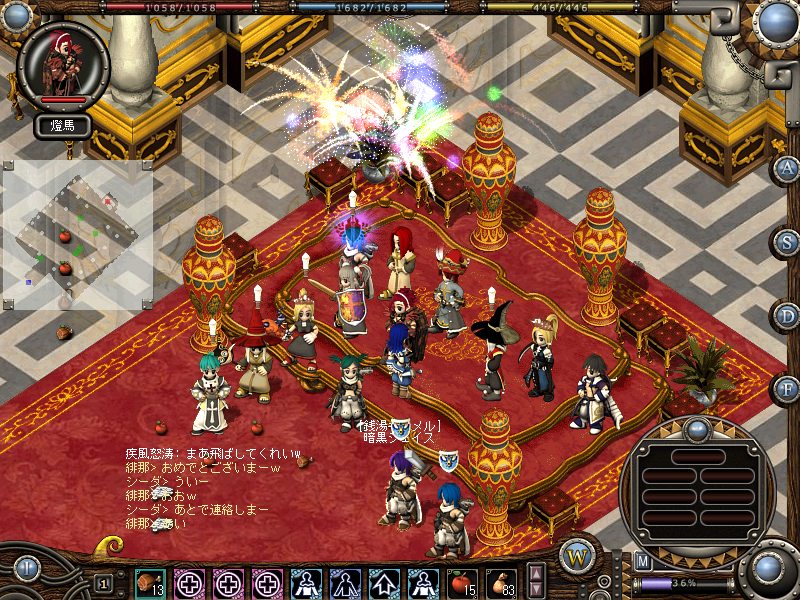
Task: Choose the round D button
Action: pyautogui.click(x=787, y=315)
